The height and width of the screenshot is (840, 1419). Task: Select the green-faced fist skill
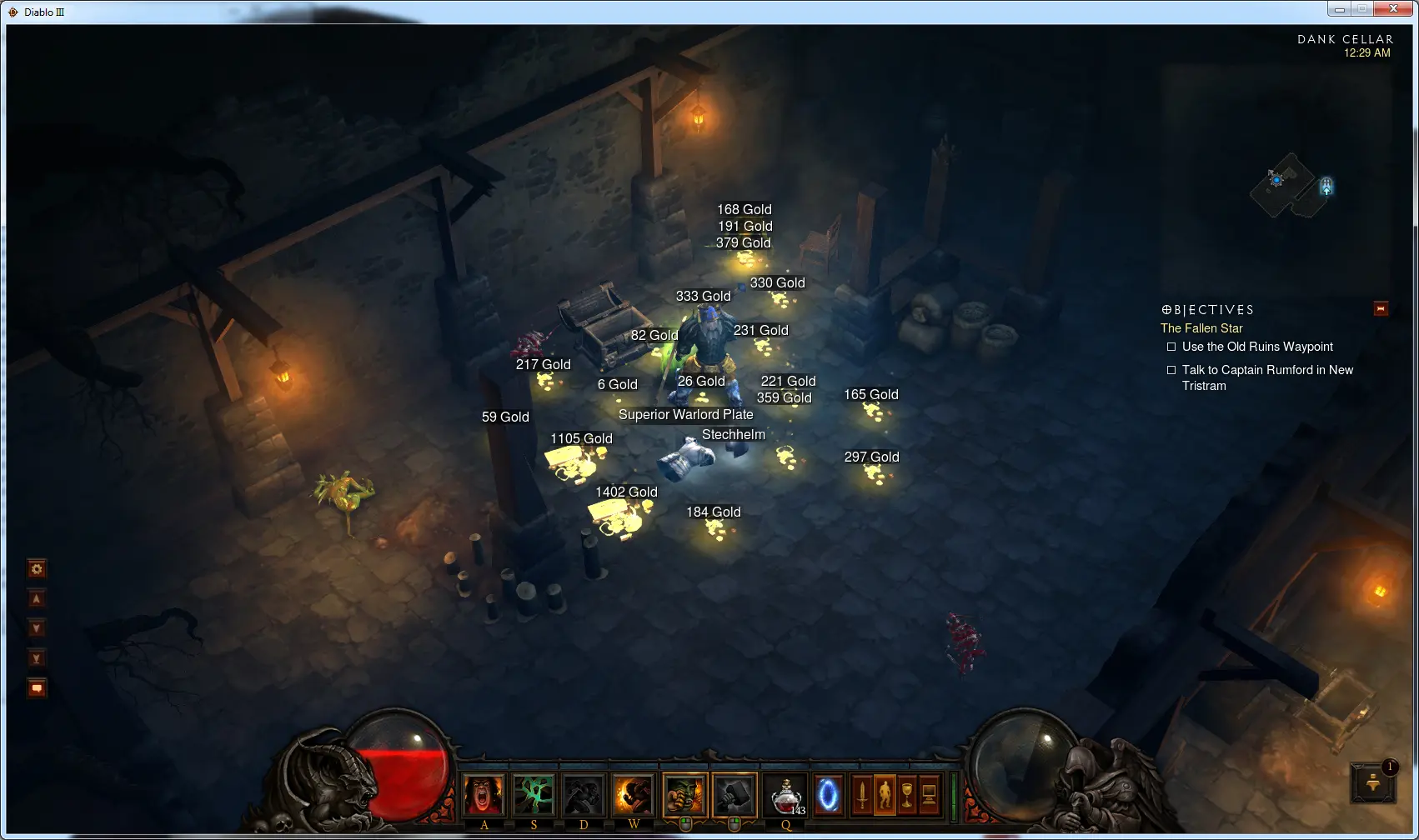[684, 794]
